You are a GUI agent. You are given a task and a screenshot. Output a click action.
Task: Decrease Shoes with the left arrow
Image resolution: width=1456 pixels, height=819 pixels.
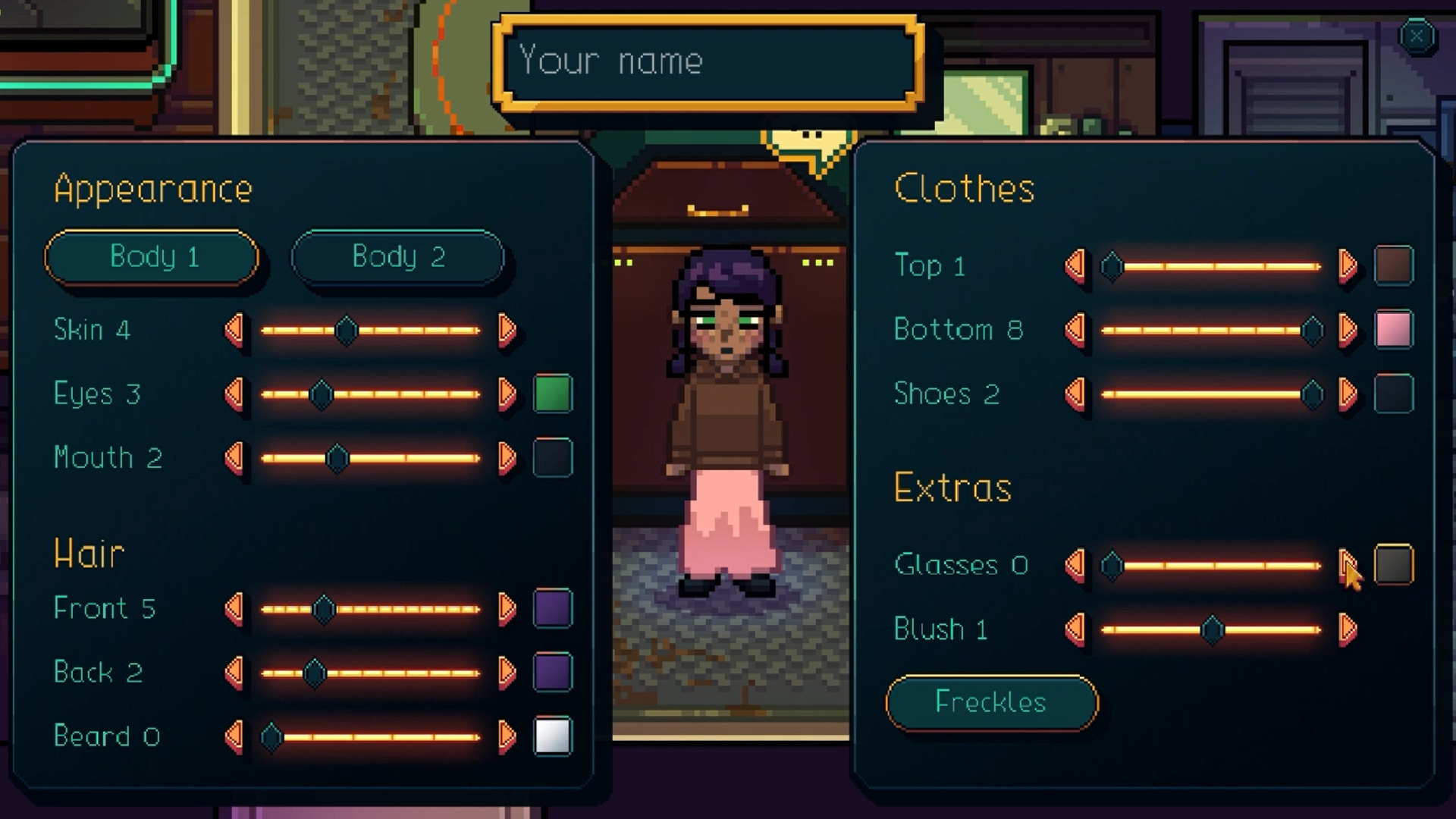[1075, 394]
